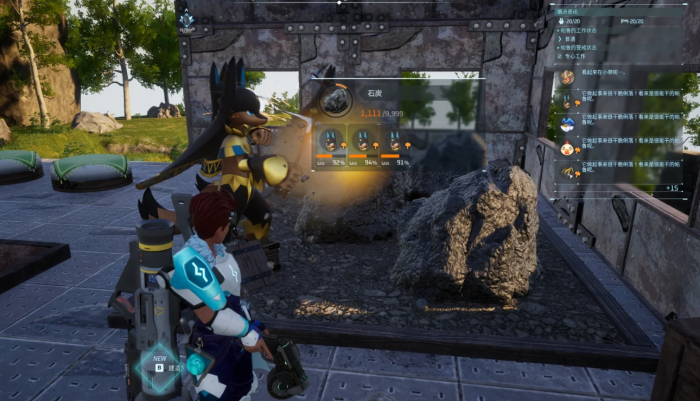Choose the worker pal with 94% SAN
The image size is (700, 401).
coord(363,142)
